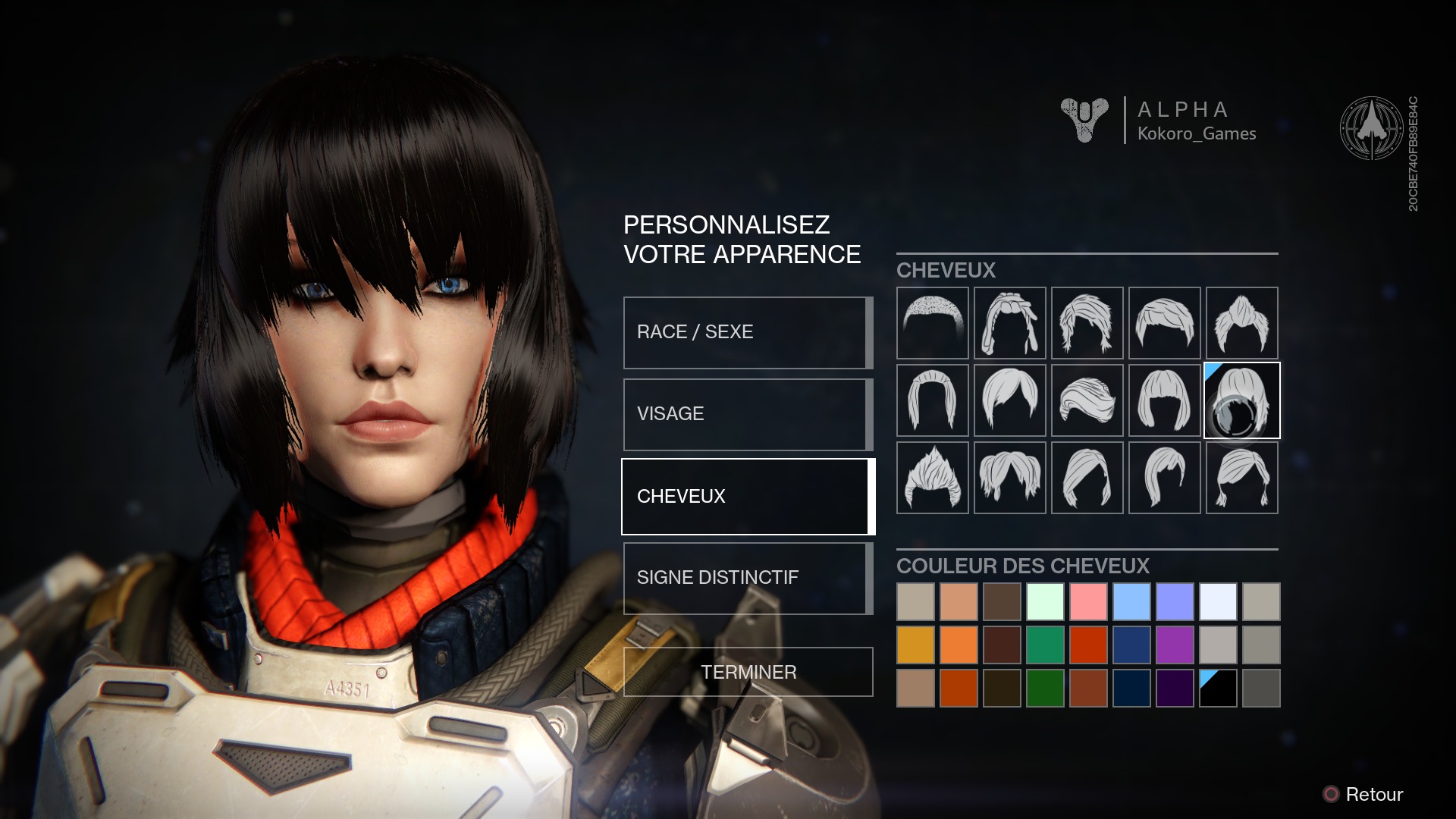The height and width of the screenshot is (819, 1456).
Task: Click the Terminer button to finish
Action: pos(748,672)
